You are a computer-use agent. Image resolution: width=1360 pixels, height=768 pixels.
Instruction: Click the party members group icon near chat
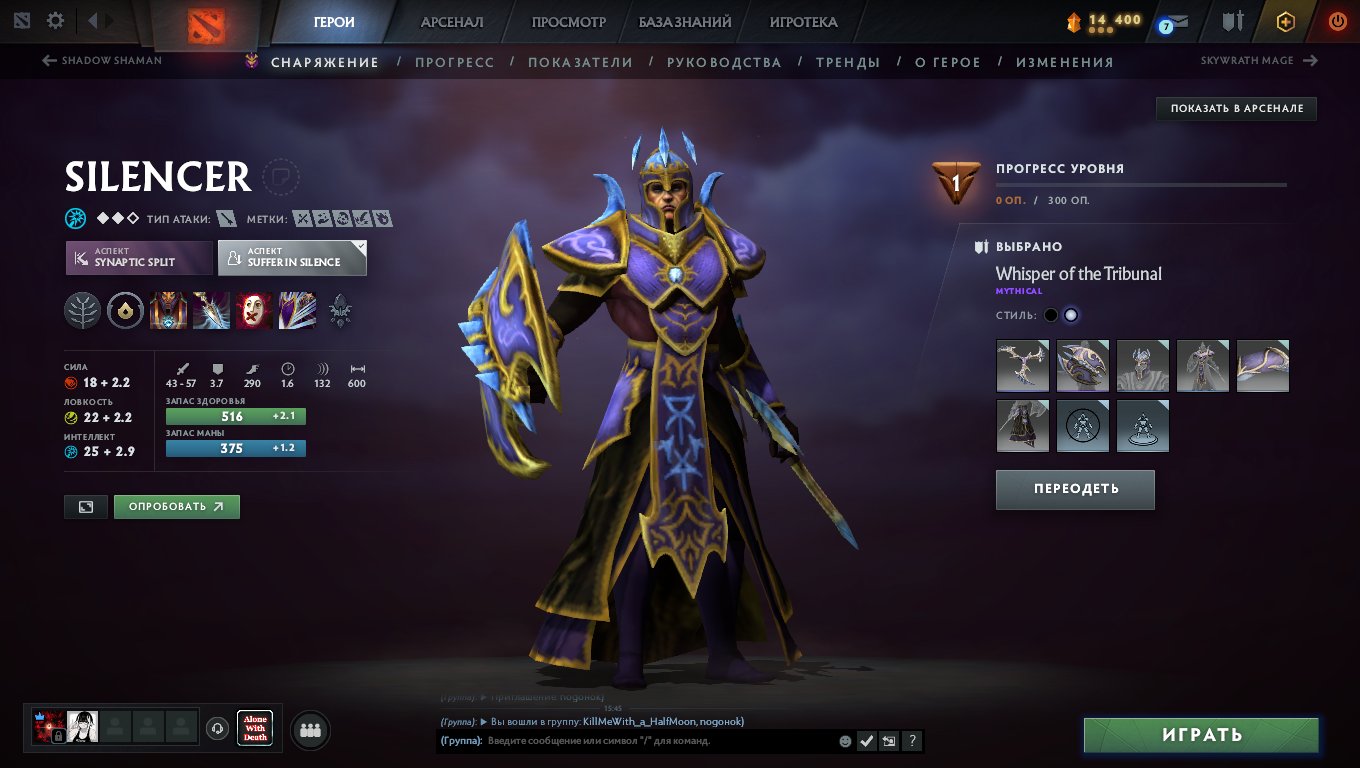(x=309, y=729)
